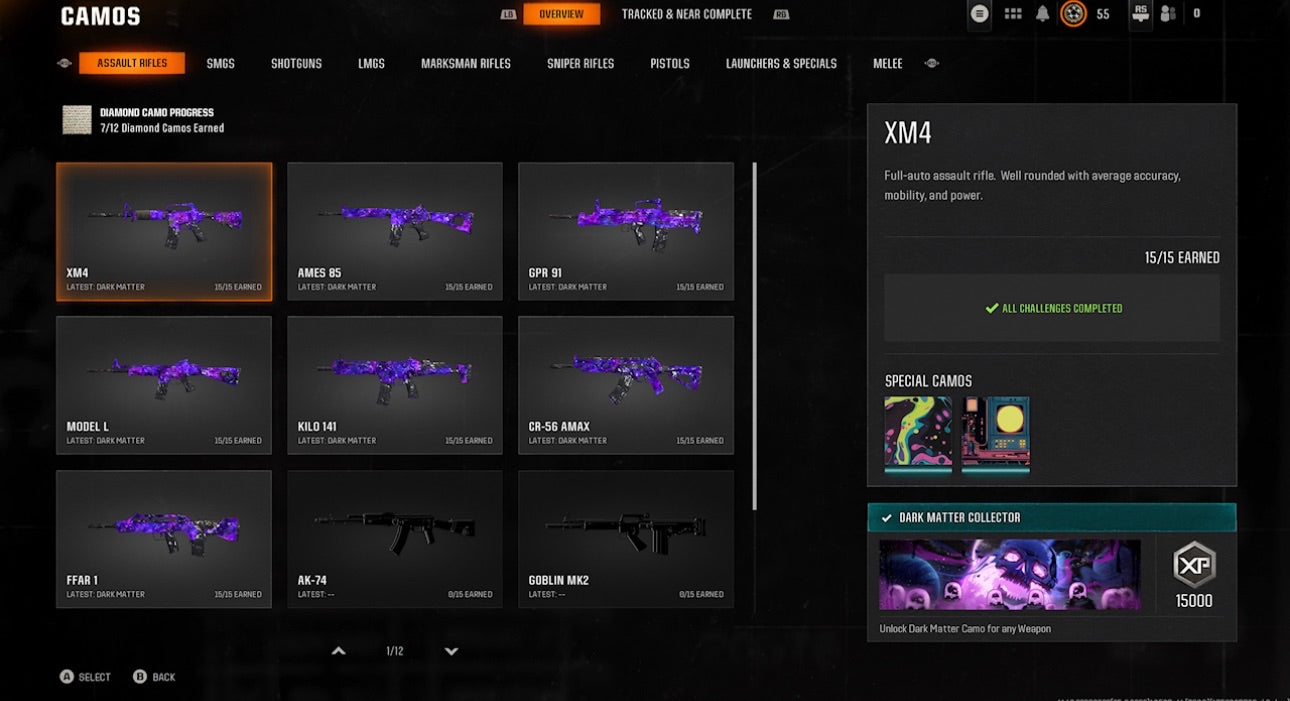
Task: Select the LMGs tab
Action: pos(371,63)
